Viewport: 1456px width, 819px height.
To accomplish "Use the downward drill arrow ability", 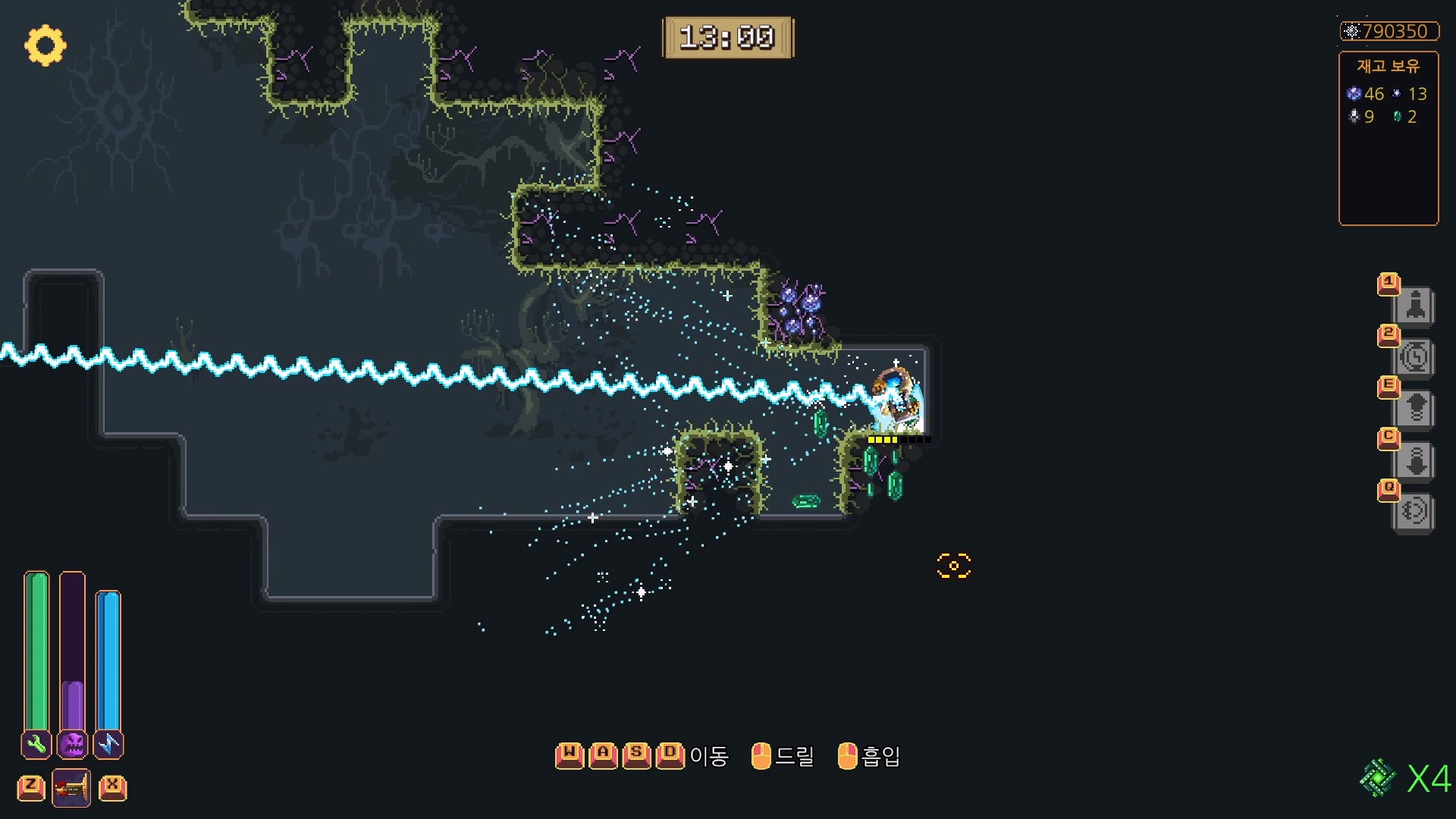I will (1415, 460).
